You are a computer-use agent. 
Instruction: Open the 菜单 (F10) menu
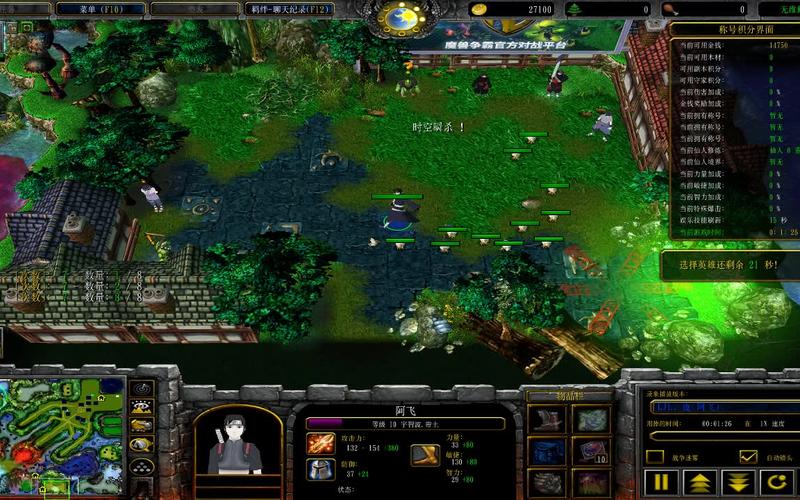100,9
